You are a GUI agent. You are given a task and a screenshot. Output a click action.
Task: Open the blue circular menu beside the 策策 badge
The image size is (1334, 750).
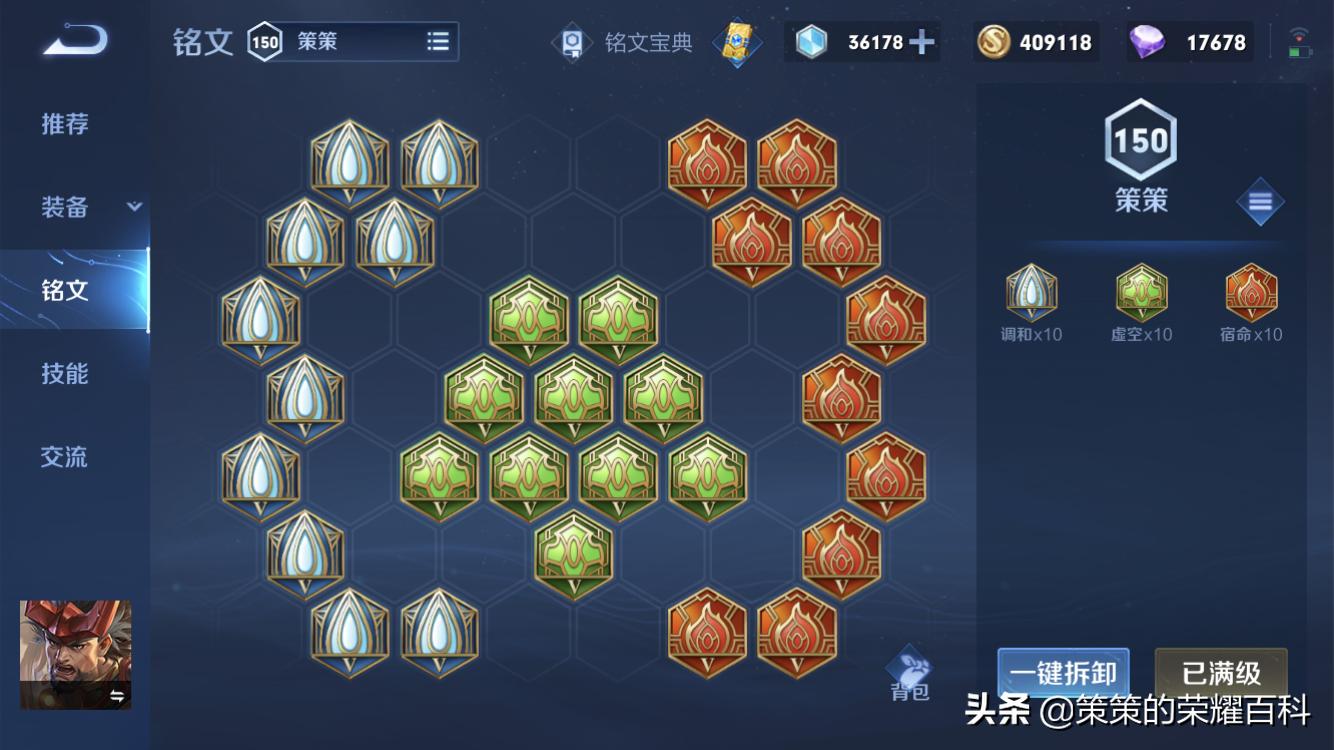point(1259,200)
